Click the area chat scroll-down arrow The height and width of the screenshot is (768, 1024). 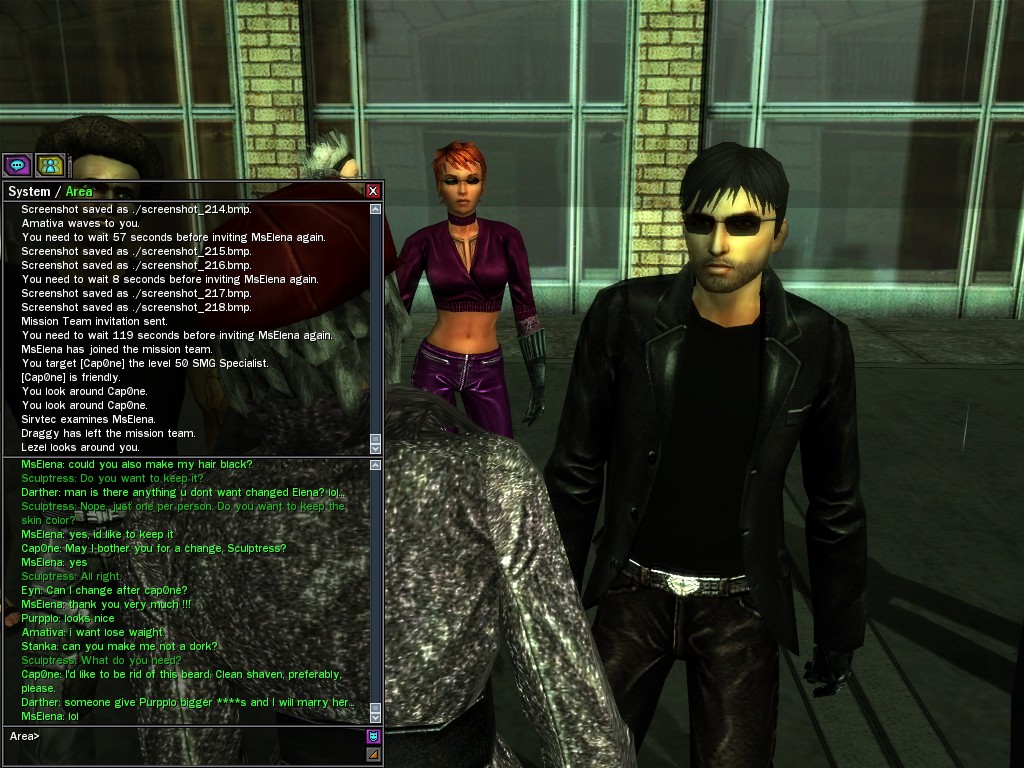(376, 717)
